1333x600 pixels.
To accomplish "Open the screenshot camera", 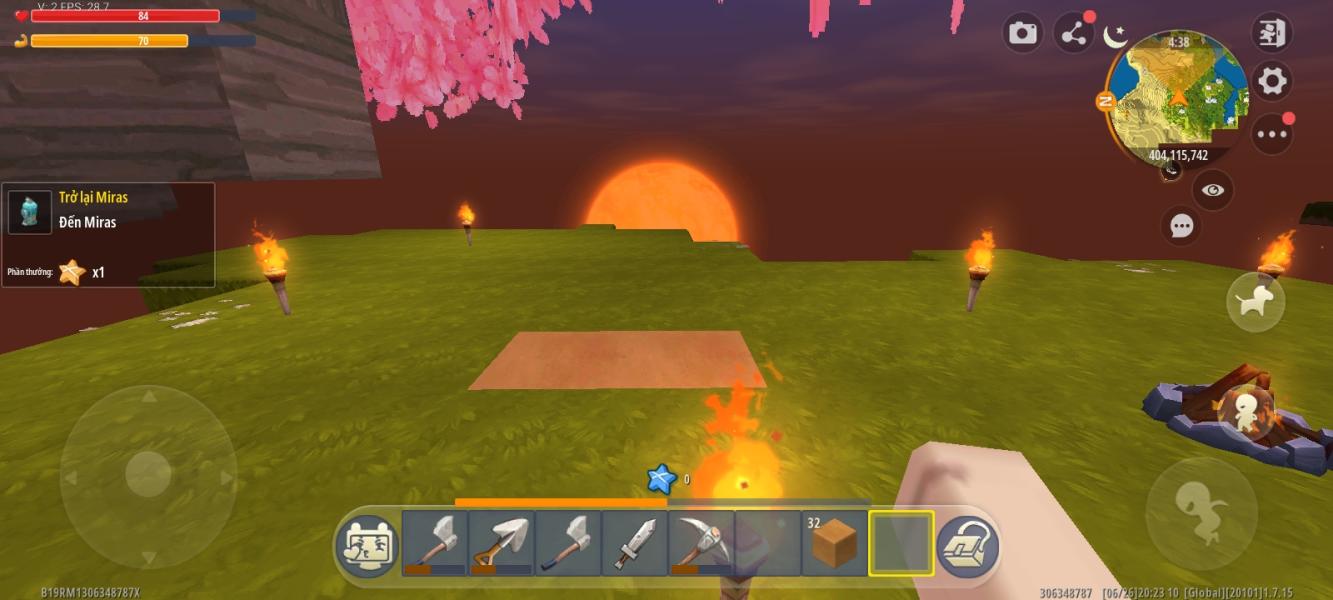I will pos(1022,34).
